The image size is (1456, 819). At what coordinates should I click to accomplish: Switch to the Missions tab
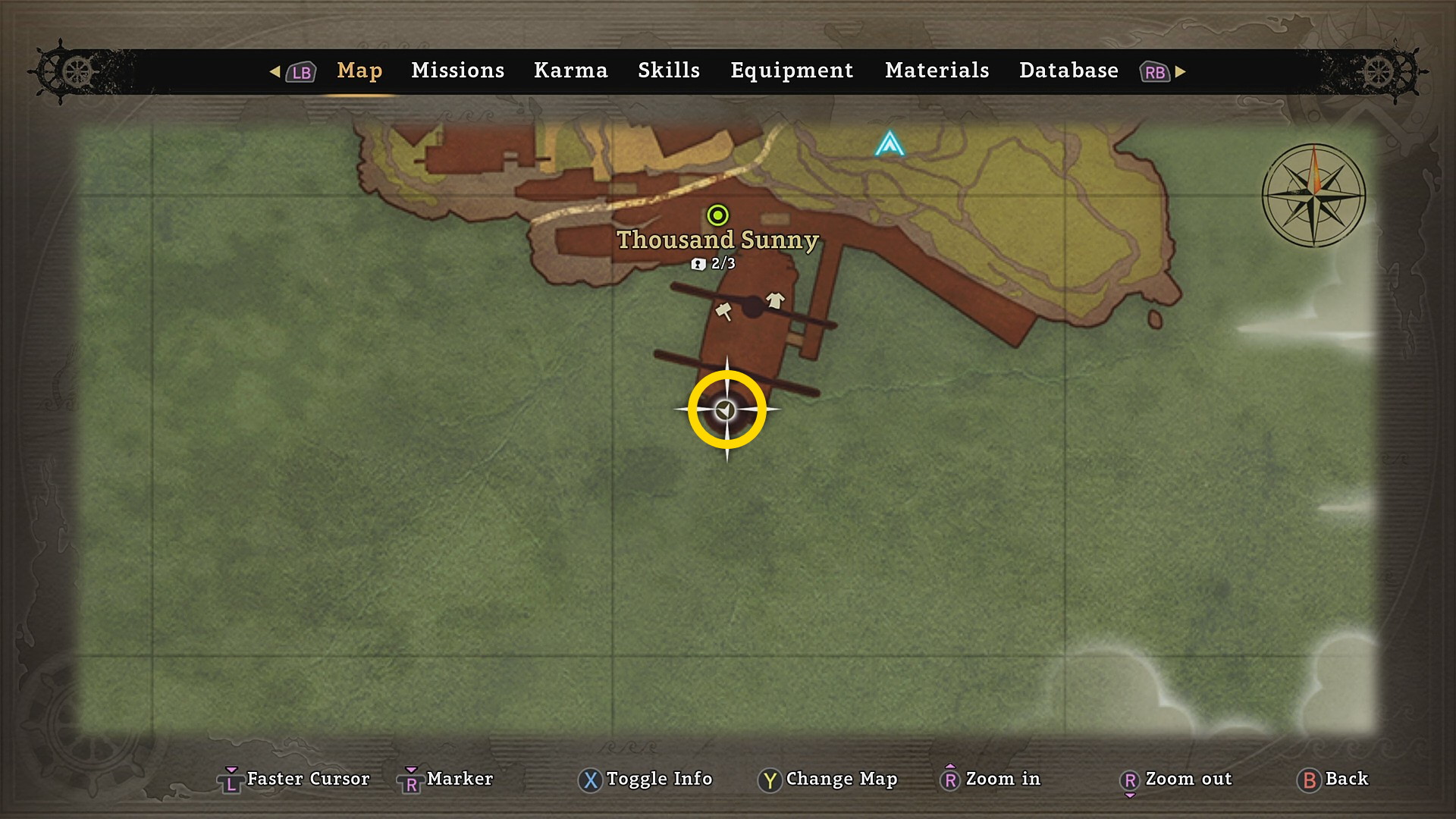[x=457, y=71]
